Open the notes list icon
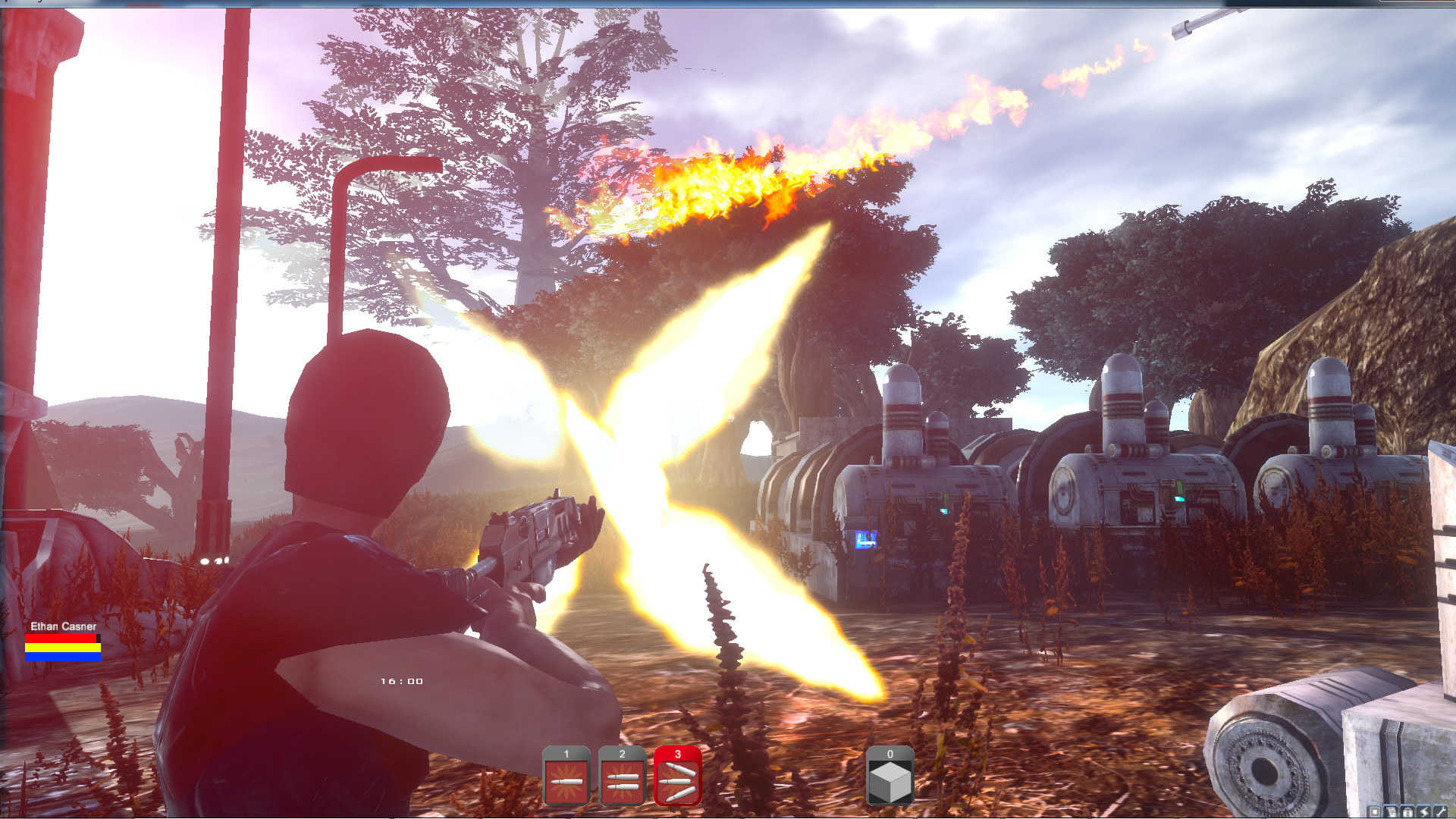Viewport: 1456px width, 819px height. pos(1391,812)
